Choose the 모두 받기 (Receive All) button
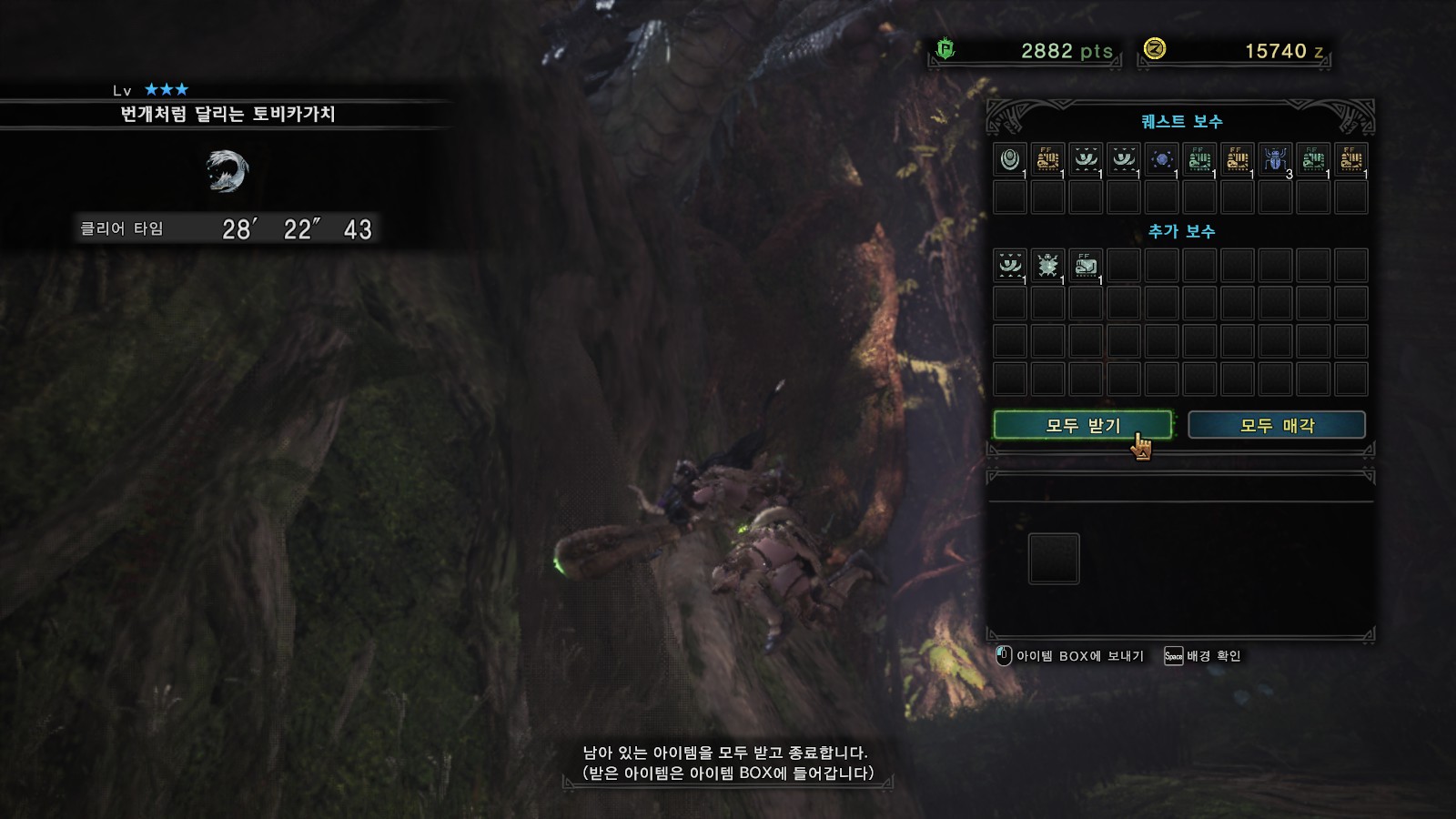This screenshot has height=819, width=1456. click(x=1082, y=425)
